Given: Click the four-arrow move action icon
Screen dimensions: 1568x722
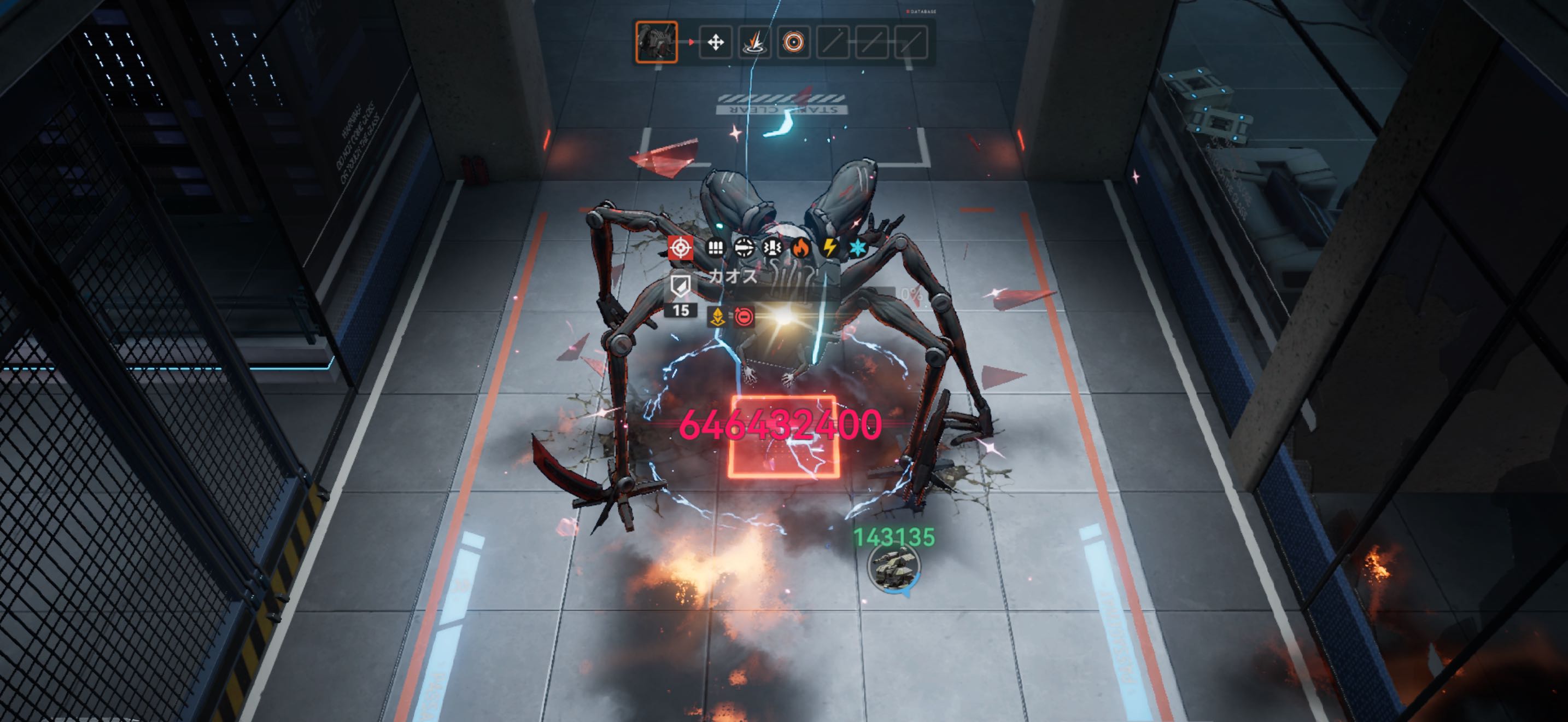Looking at the screenshot, I should point(715,43).
